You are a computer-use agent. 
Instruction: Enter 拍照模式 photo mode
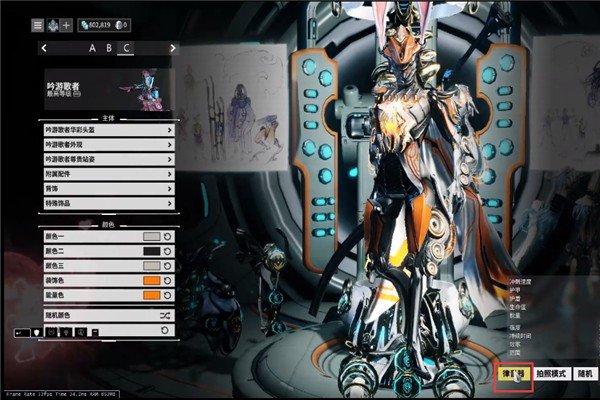tap(551, 373)
